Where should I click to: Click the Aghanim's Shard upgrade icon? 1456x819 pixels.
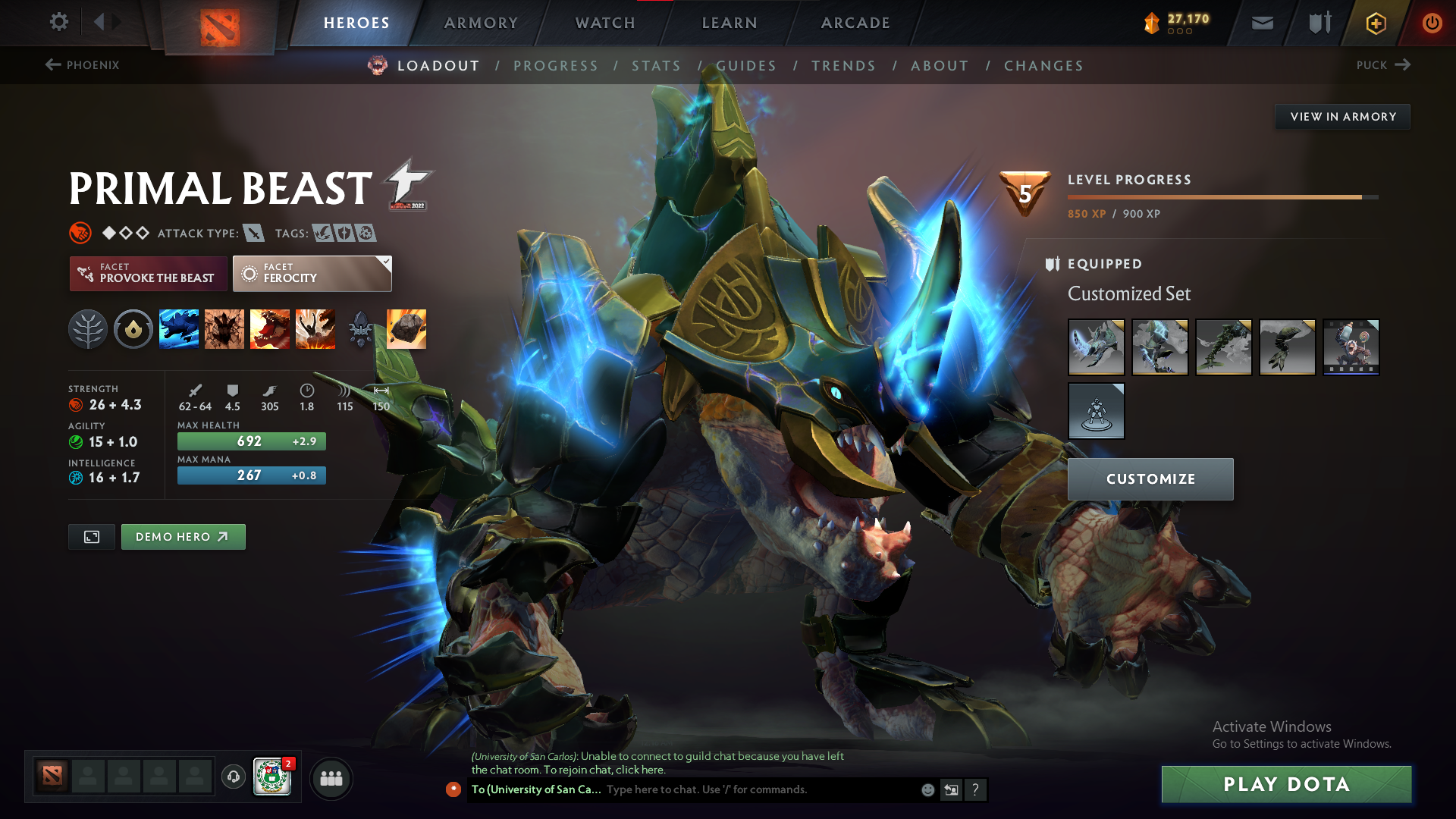360,328
